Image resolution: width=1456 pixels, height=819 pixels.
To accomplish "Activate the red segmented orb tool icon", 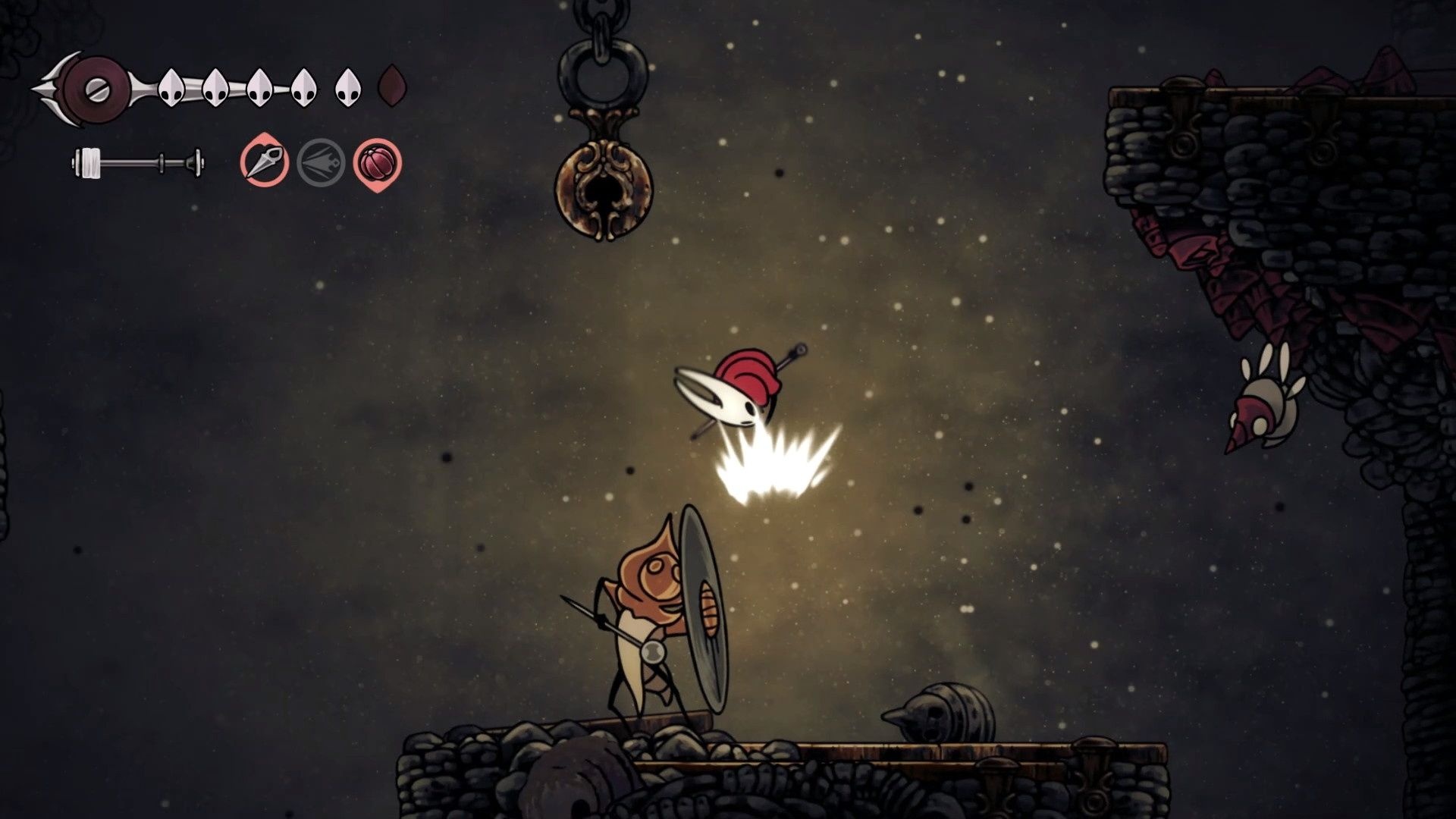I will tap(377, 163).
